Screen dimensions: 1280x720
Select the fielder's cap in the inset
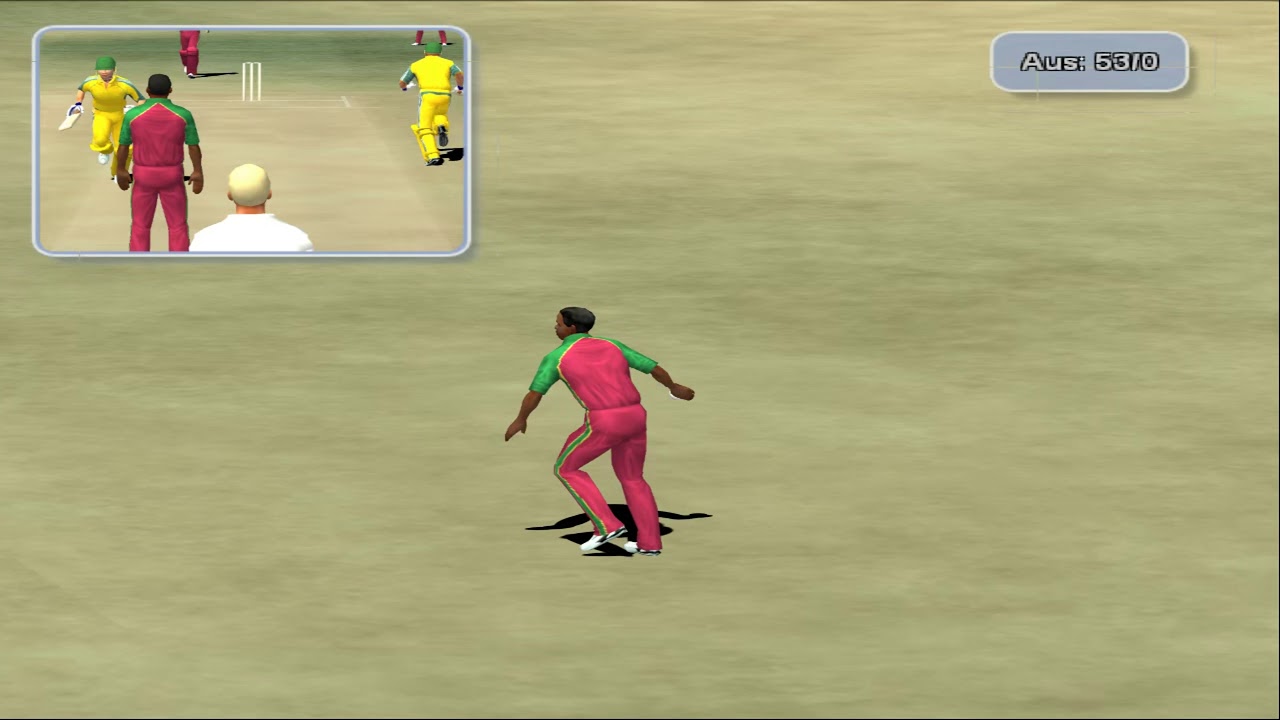[x=160, y=82]
